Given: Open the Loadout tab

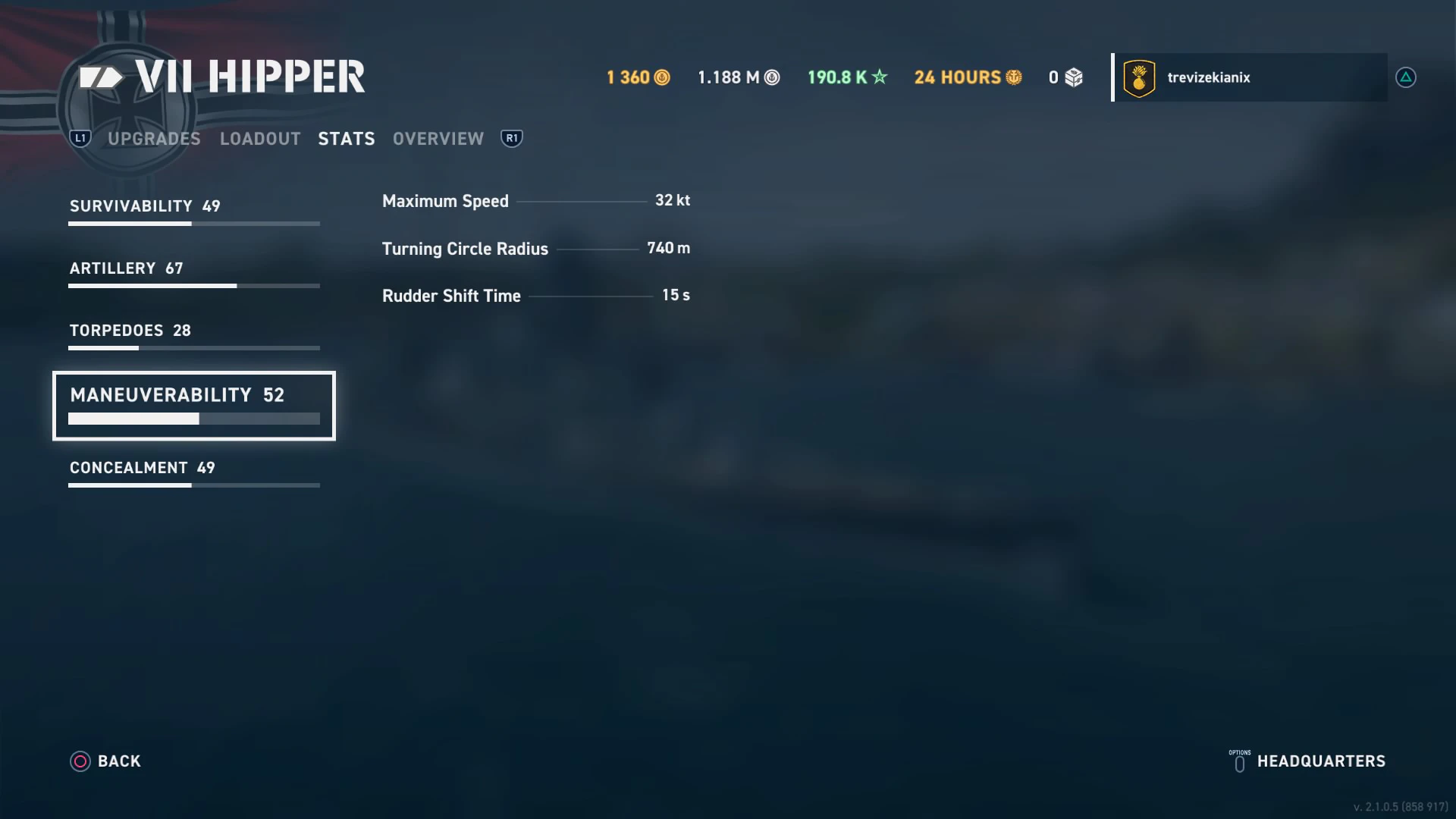Looking at the screenshot, I should [260, 139].
